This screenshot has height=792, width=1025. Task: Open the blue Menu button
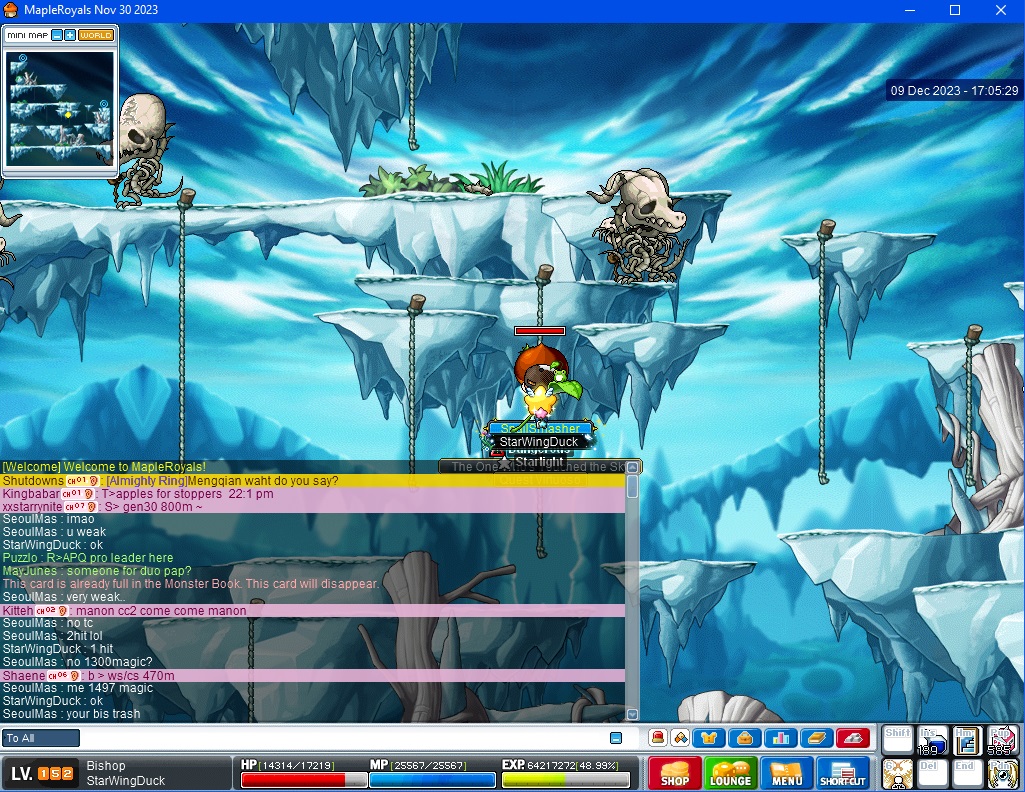click(786, 774)
